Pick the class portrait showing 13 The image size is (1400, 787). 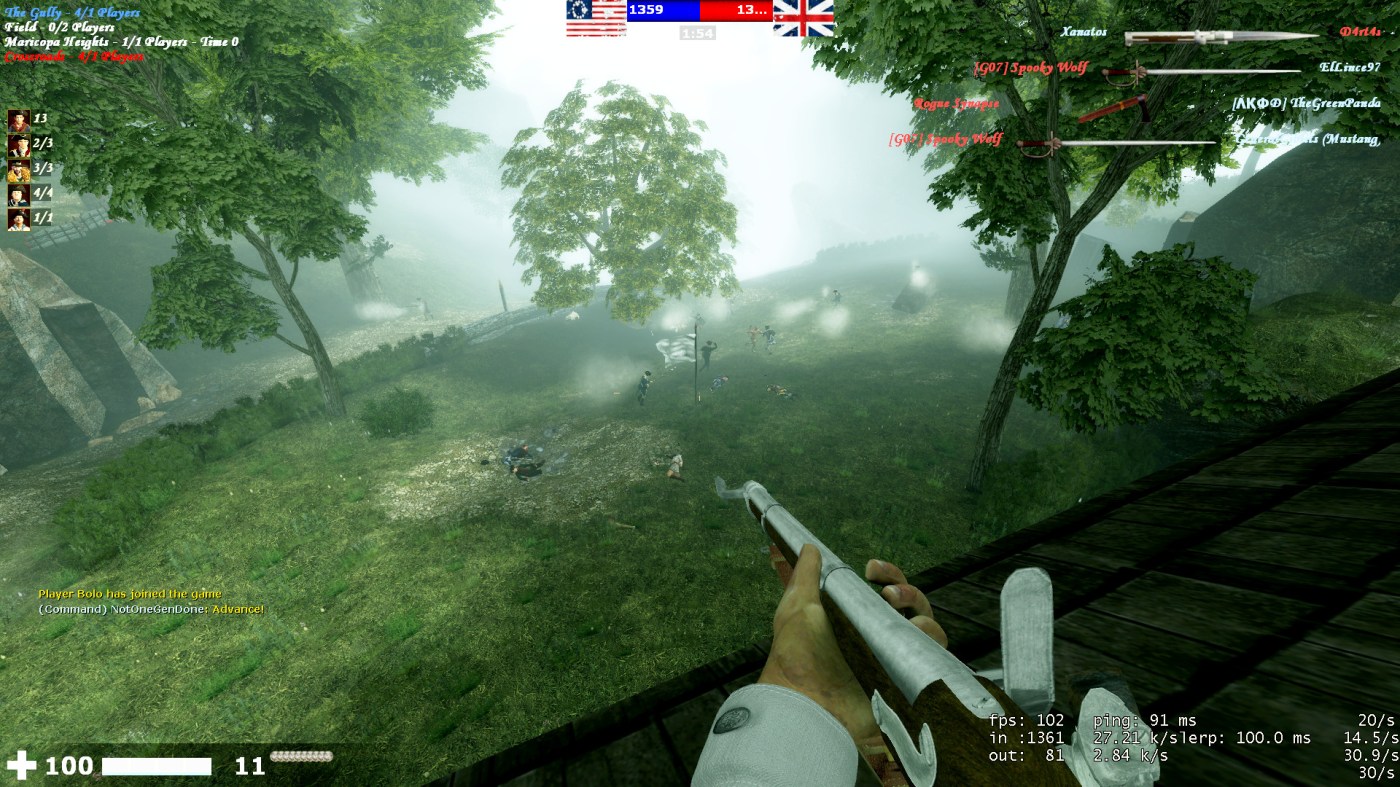click(x=19, y=121)
